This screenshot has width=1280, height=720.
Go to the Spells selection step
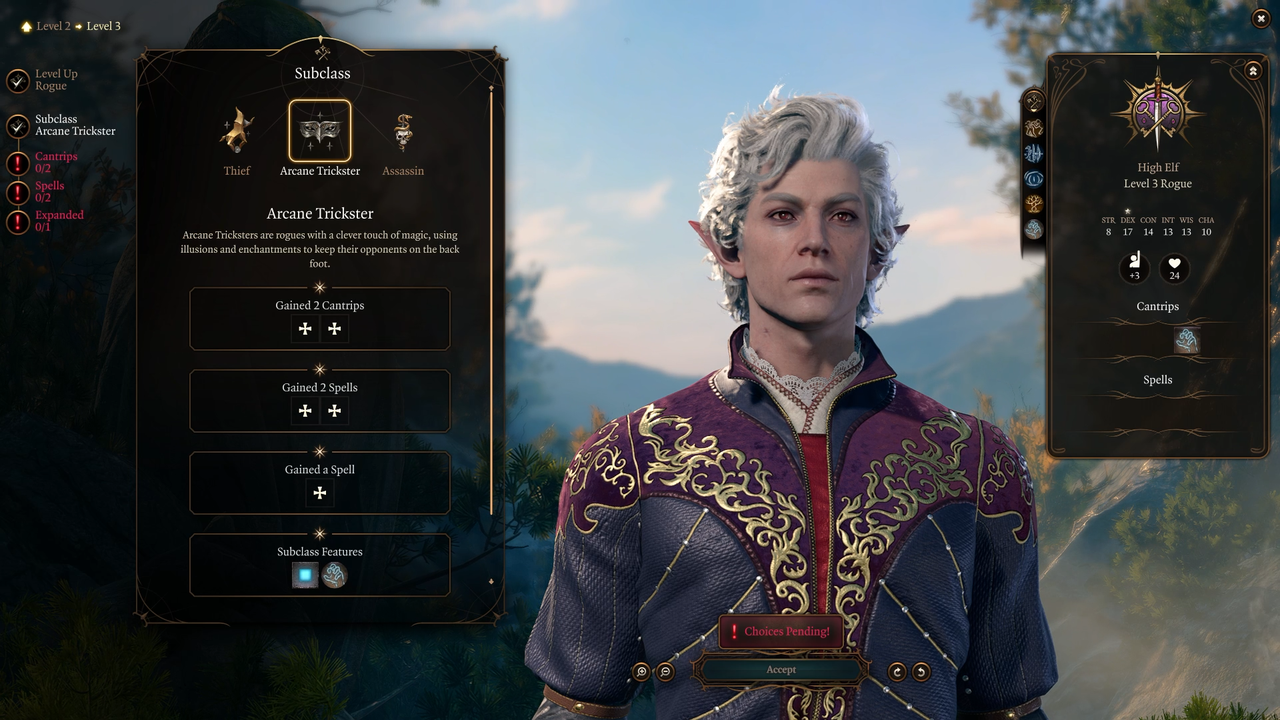click(49, 191)
